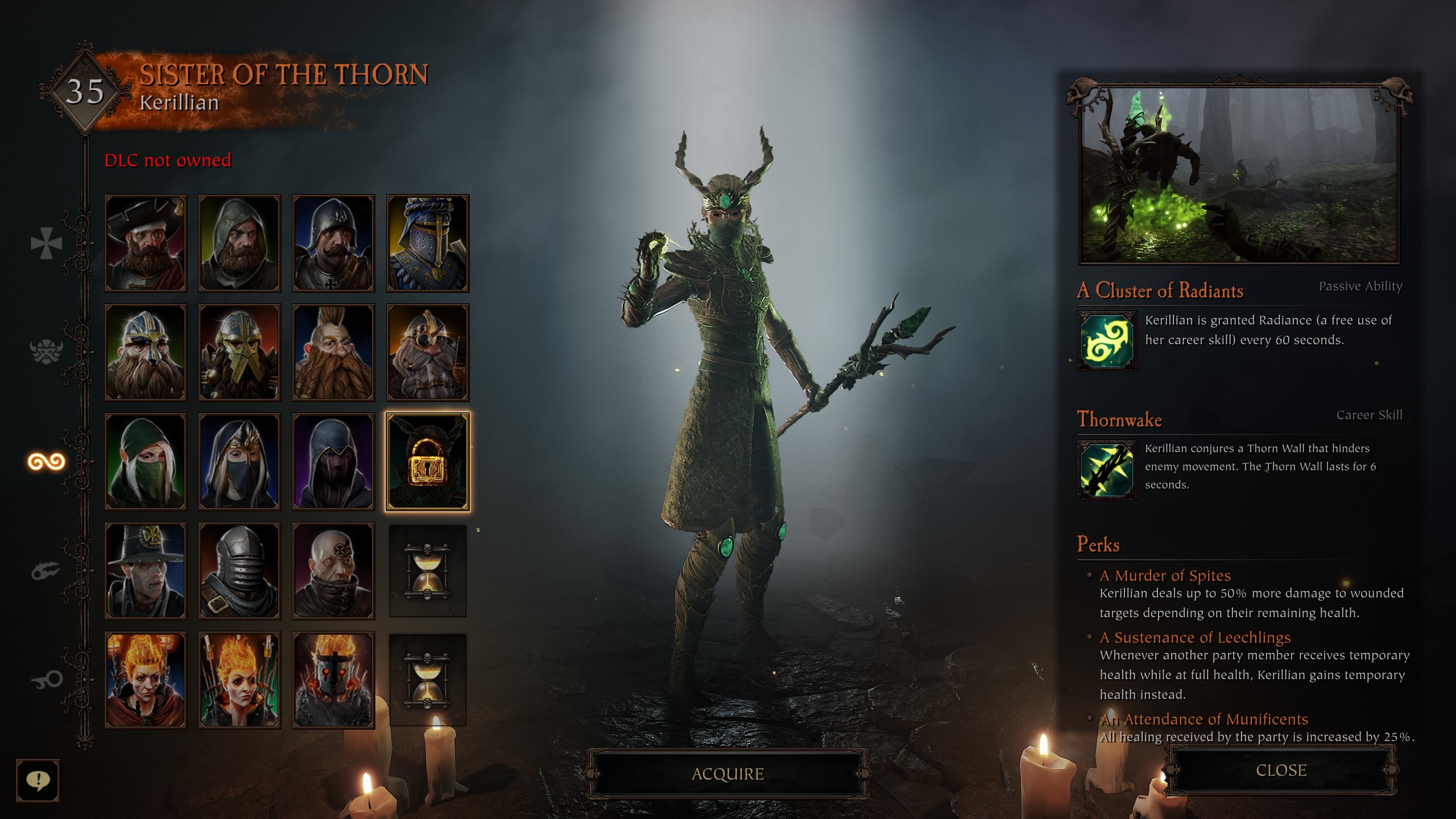The width and height of the screenshot is (1456, 819).
Task: Select the Bounty Hunter steel-helmet portrait
Action: [239, 571]
